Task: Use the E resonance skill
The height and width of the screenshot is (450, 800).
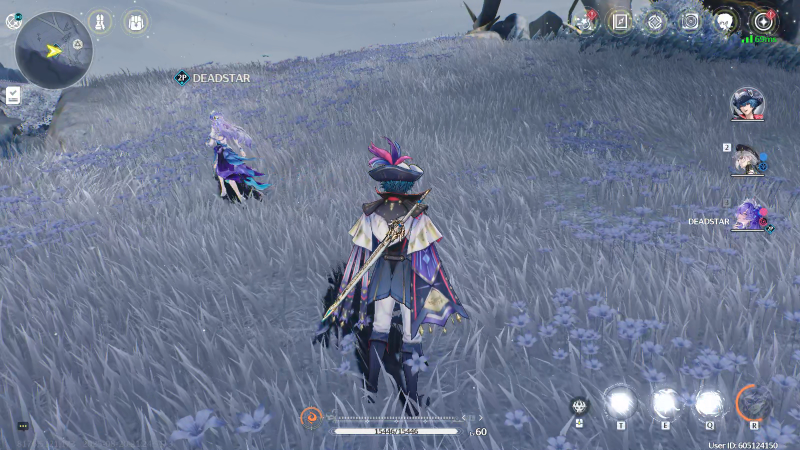Action: (665, 402)
